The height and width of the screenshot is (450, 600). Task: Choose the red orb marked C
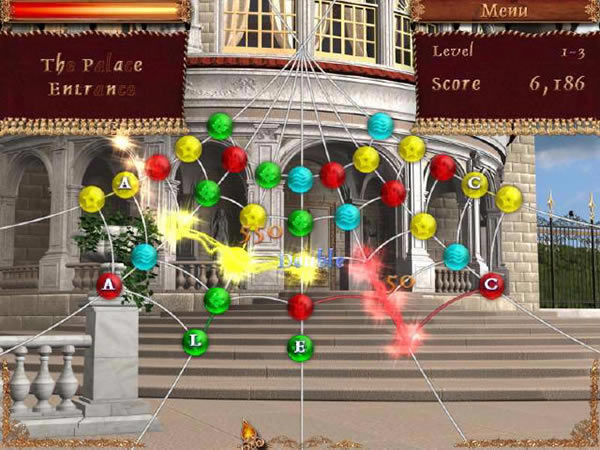[490, 286]
